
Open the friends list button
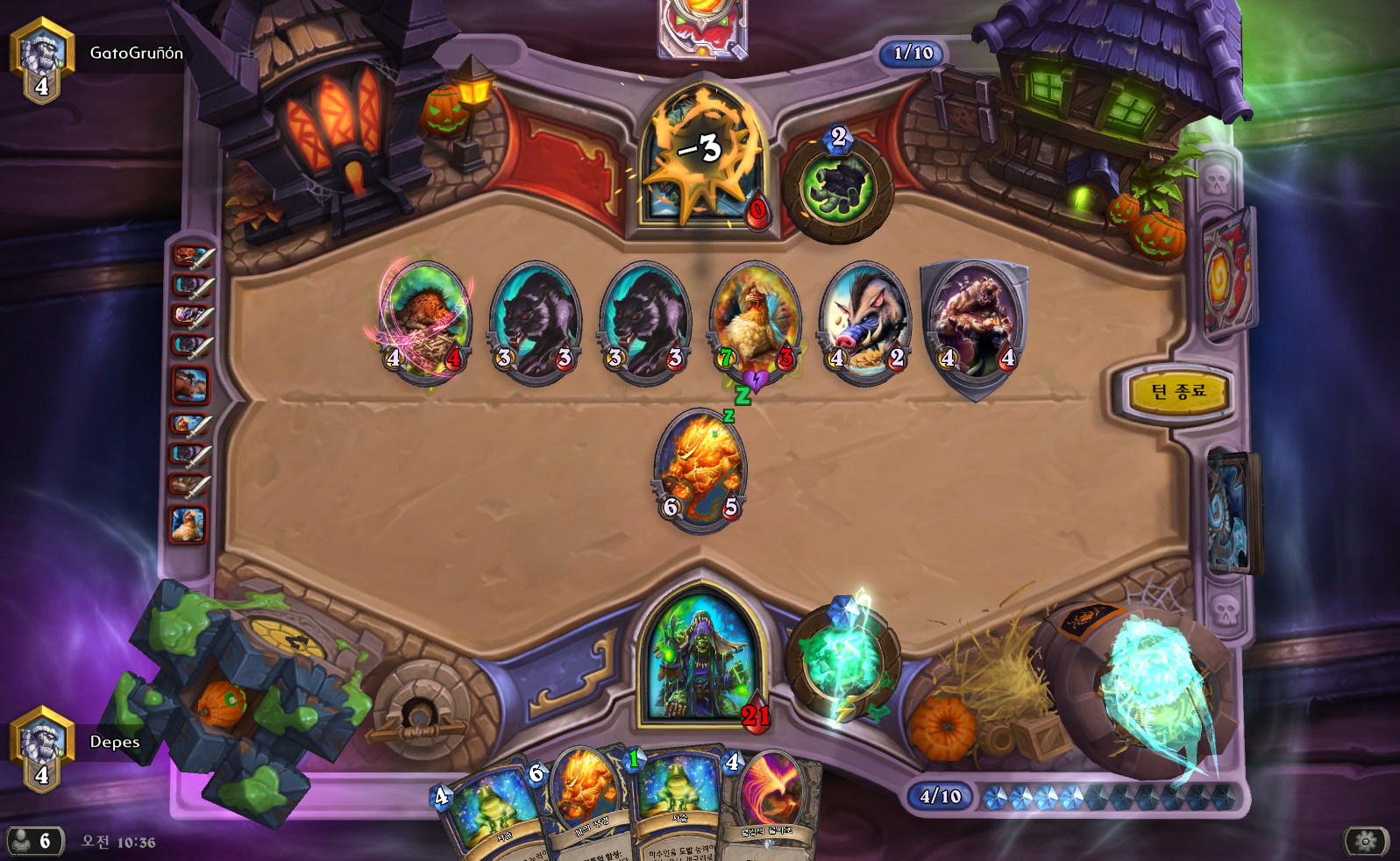click(34, 842)
